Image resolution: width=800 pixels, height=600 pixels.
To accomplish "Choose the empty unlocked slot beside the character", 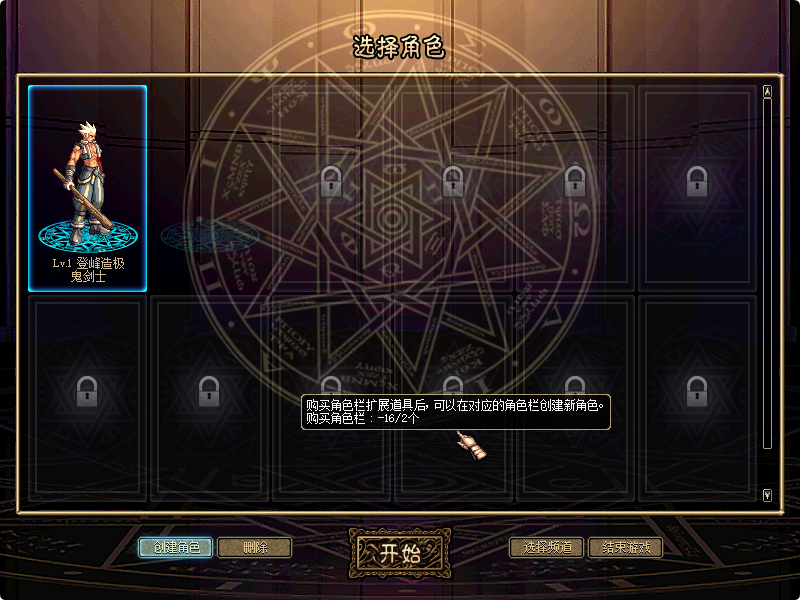I will (x=210, y=188).
